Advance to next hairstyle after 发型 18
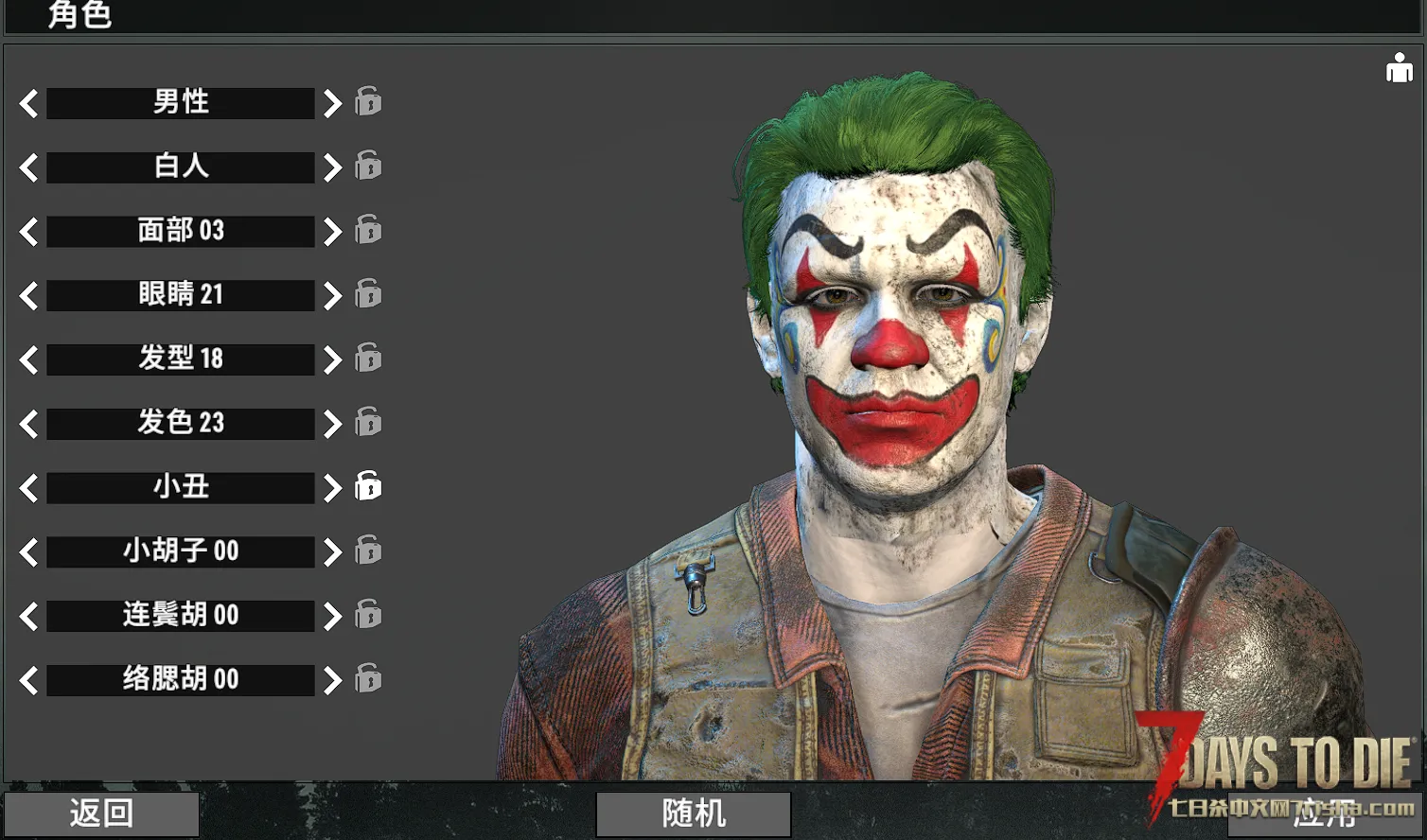Viewport: 1427px width, 840px height. click(331, 359)
